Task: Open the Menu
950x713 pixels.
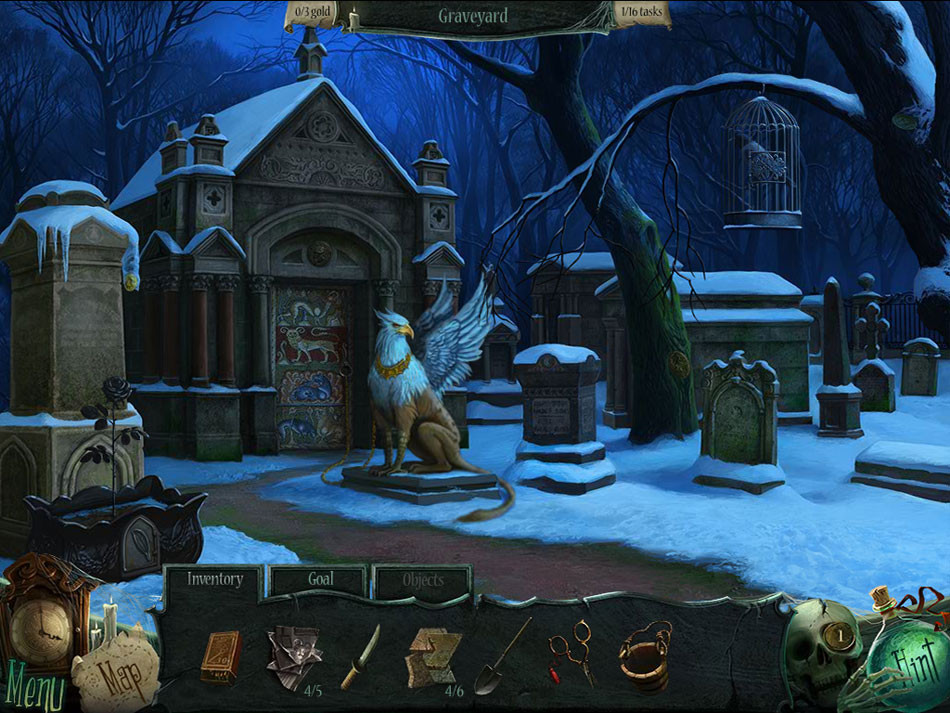Action: point(36,688)
